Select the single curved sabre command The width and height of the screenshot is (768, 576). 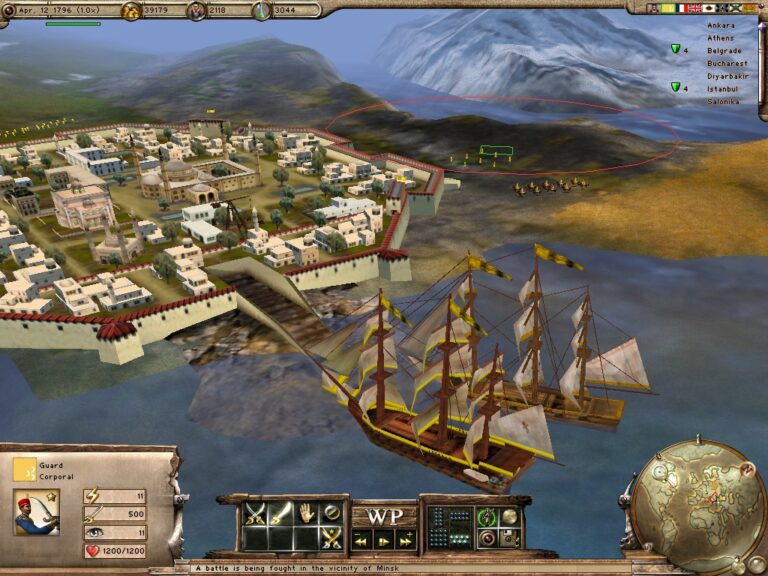pyautogui.click(x=282, y=515)
